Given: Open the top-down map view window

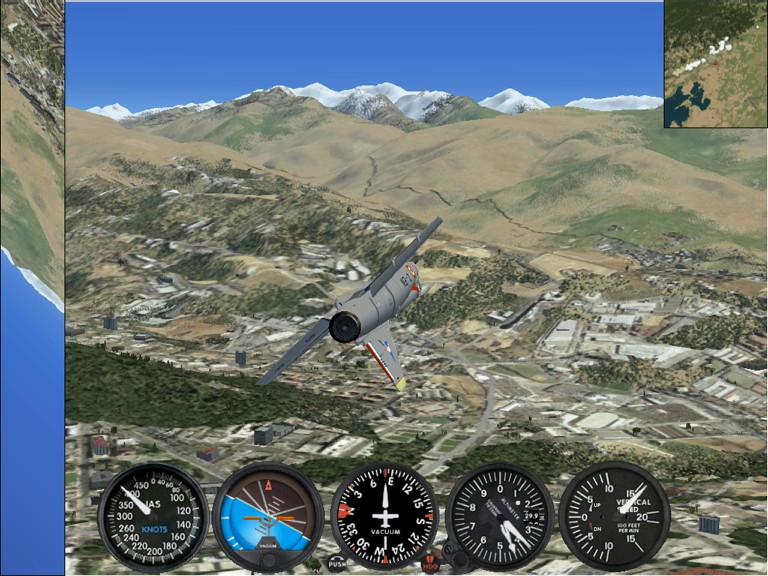Looking at the screenshot, I should coord(715,63).
